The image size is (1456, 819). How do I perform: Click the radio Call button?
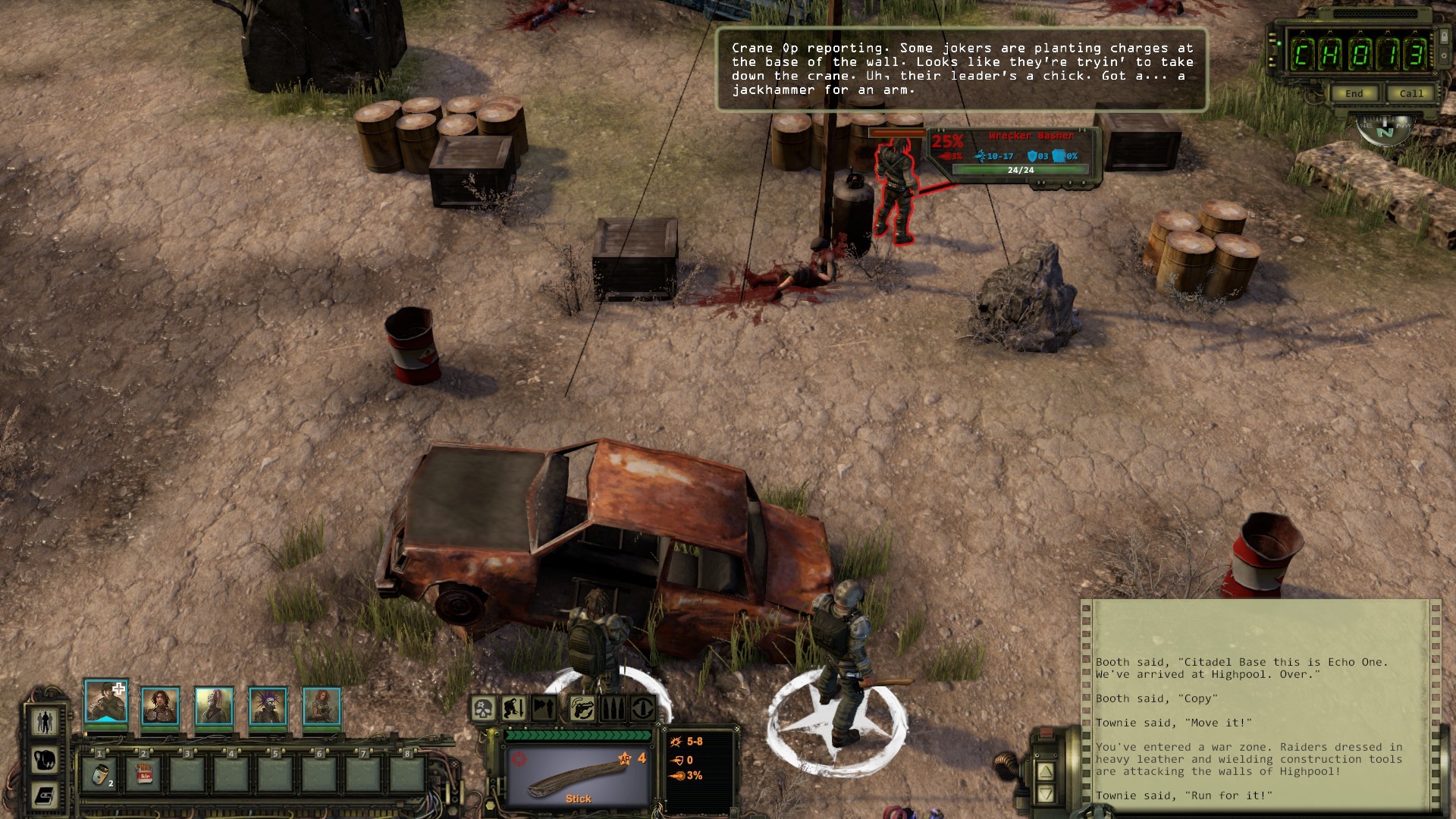(1410, 93)
